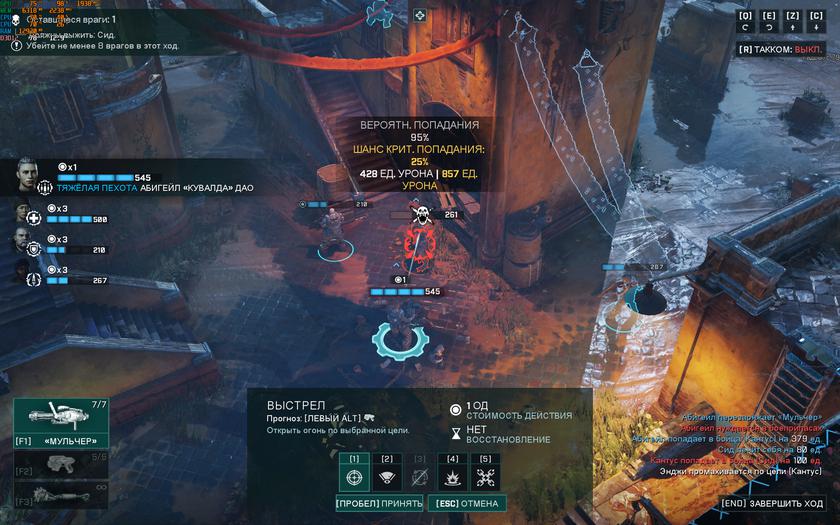
Task: Confirm the shot with the ПРИНЯТЬ button
Action: [380, 503]
